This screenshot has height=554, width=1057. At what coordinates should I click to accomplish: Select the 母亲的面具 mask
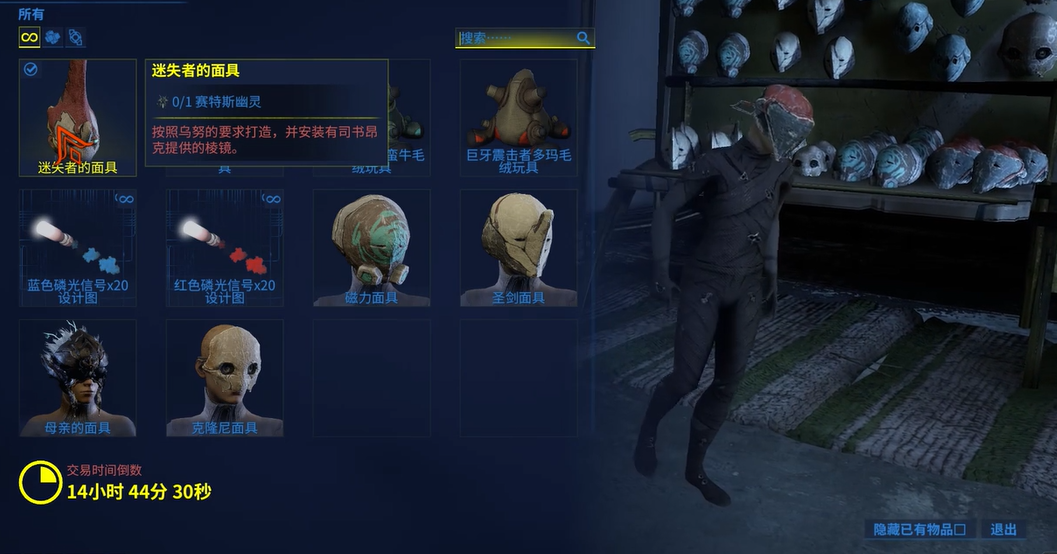click(77, 378)
